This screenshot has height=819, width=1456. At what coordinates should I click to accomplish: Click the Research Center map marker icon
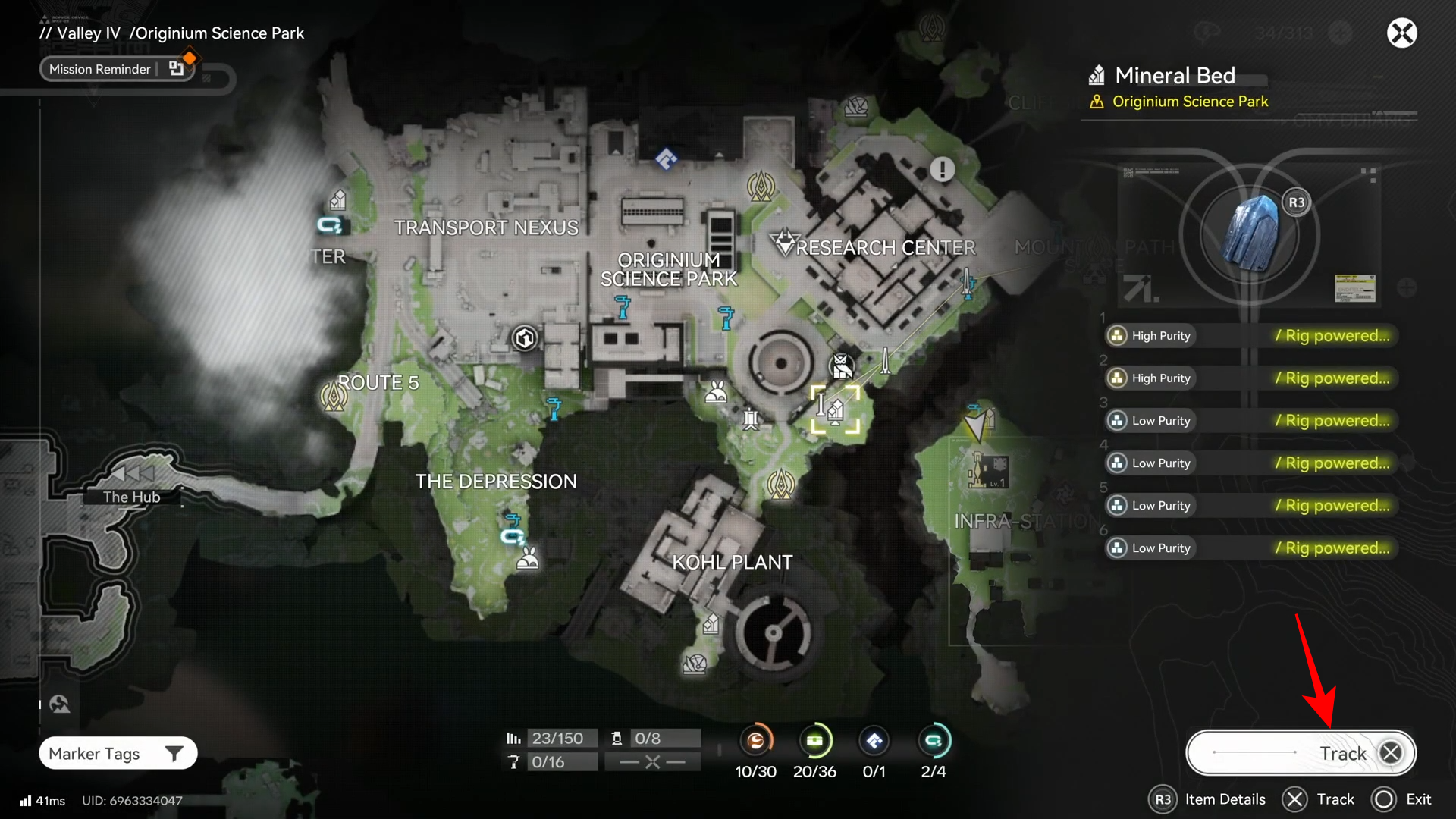783,243
